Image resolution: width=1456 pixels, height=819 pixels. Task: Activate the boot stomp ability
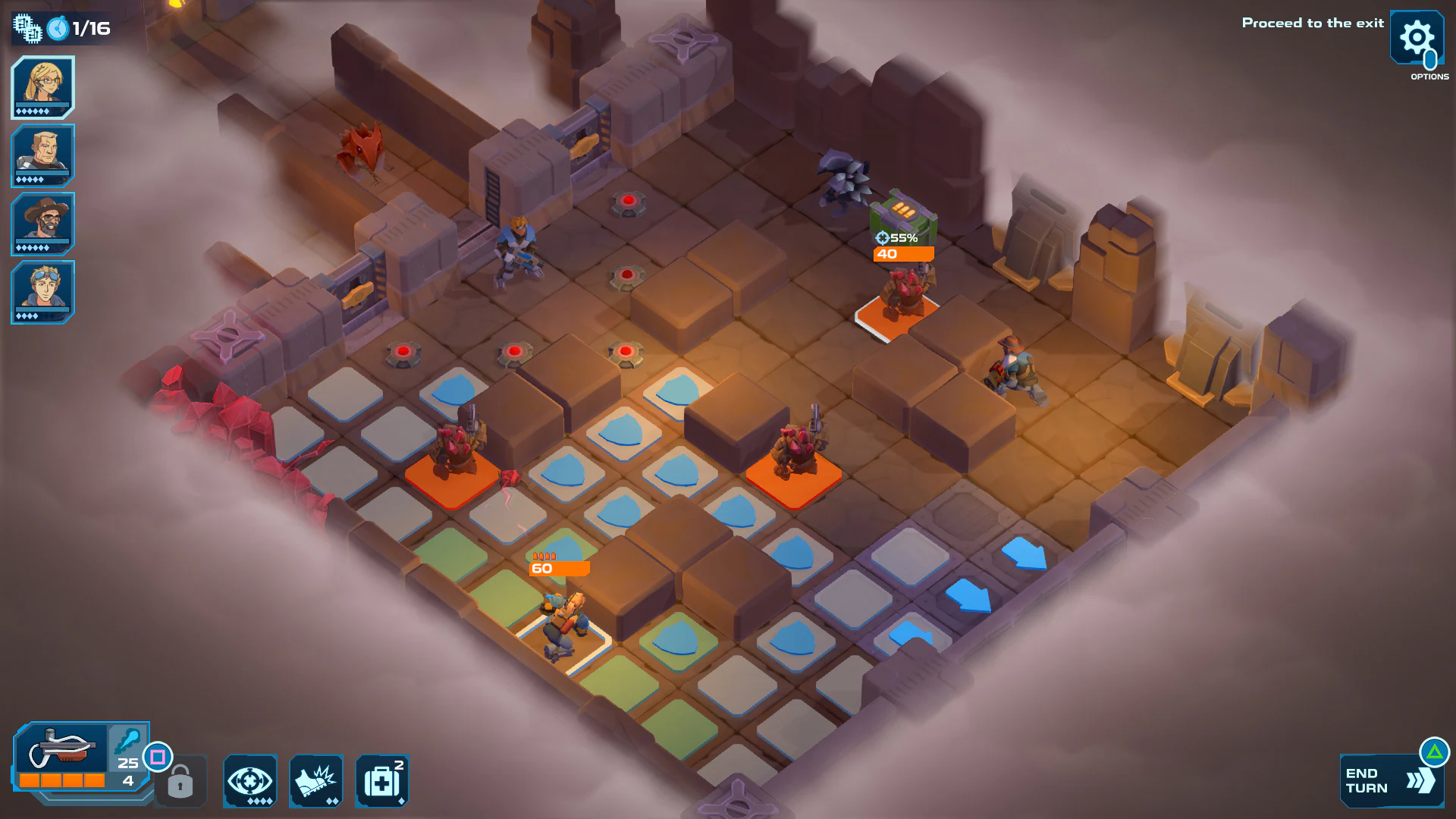click(315, 781)
